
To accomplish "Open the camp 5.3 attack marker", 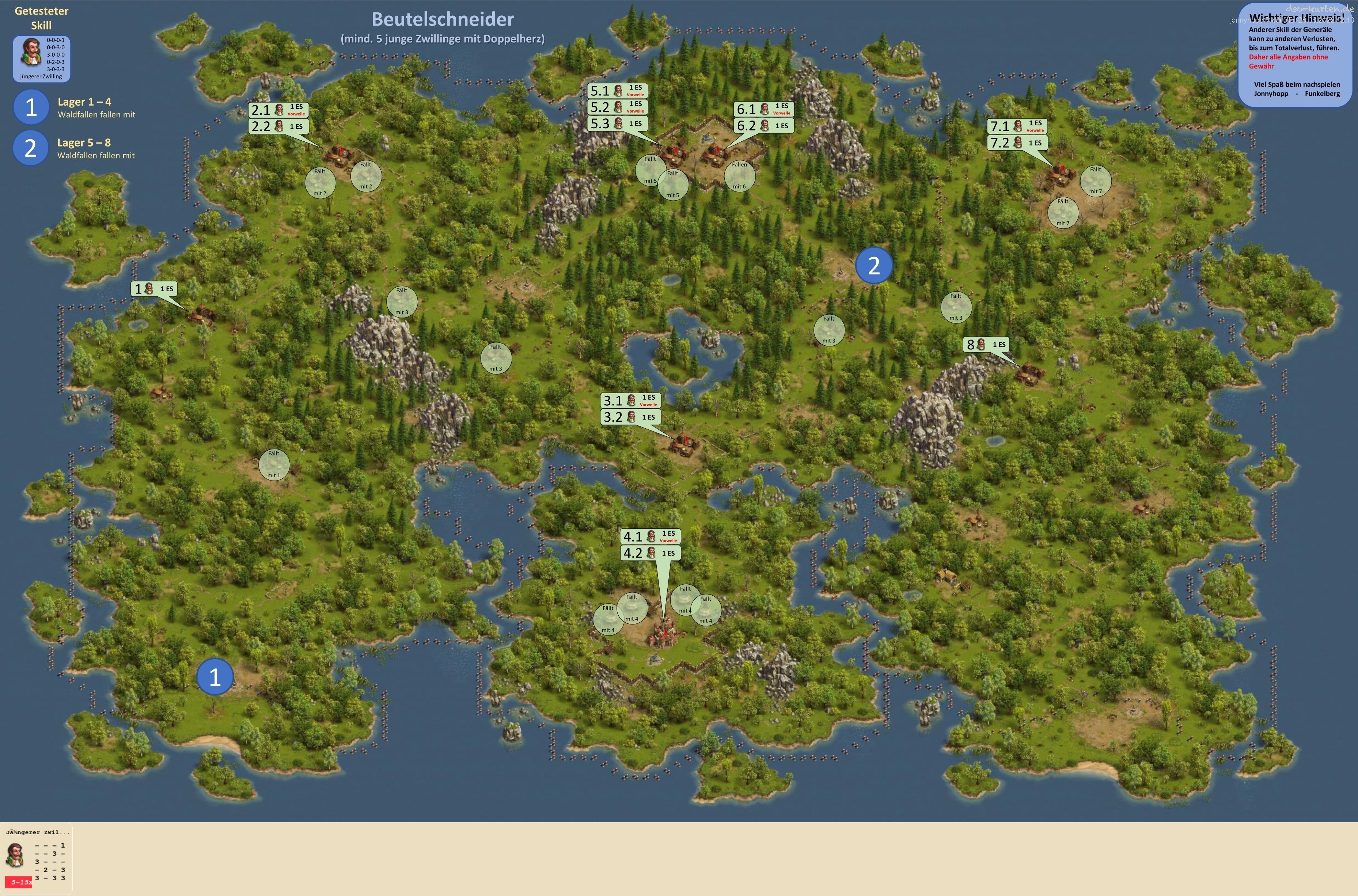I will point(617,124).
